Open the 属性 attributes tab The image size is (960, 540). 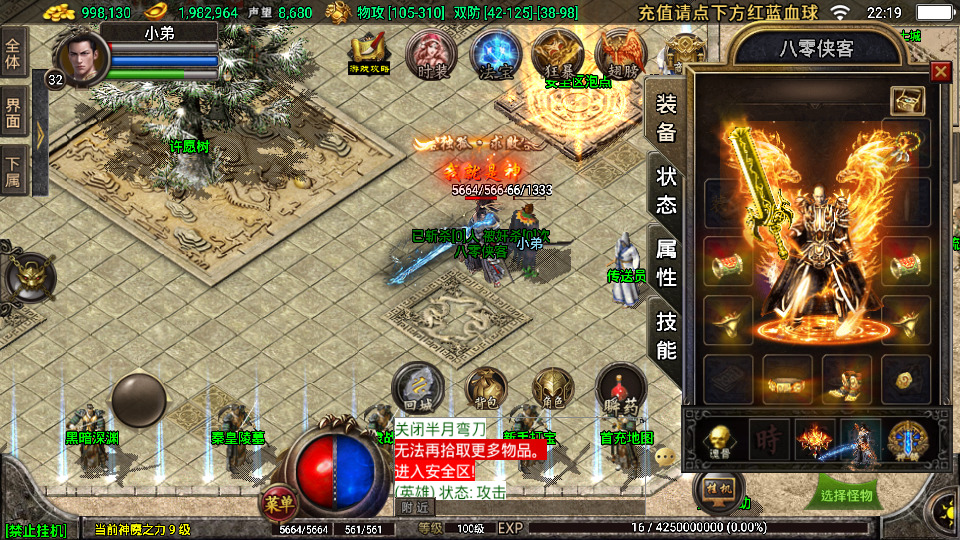point(666,262)
